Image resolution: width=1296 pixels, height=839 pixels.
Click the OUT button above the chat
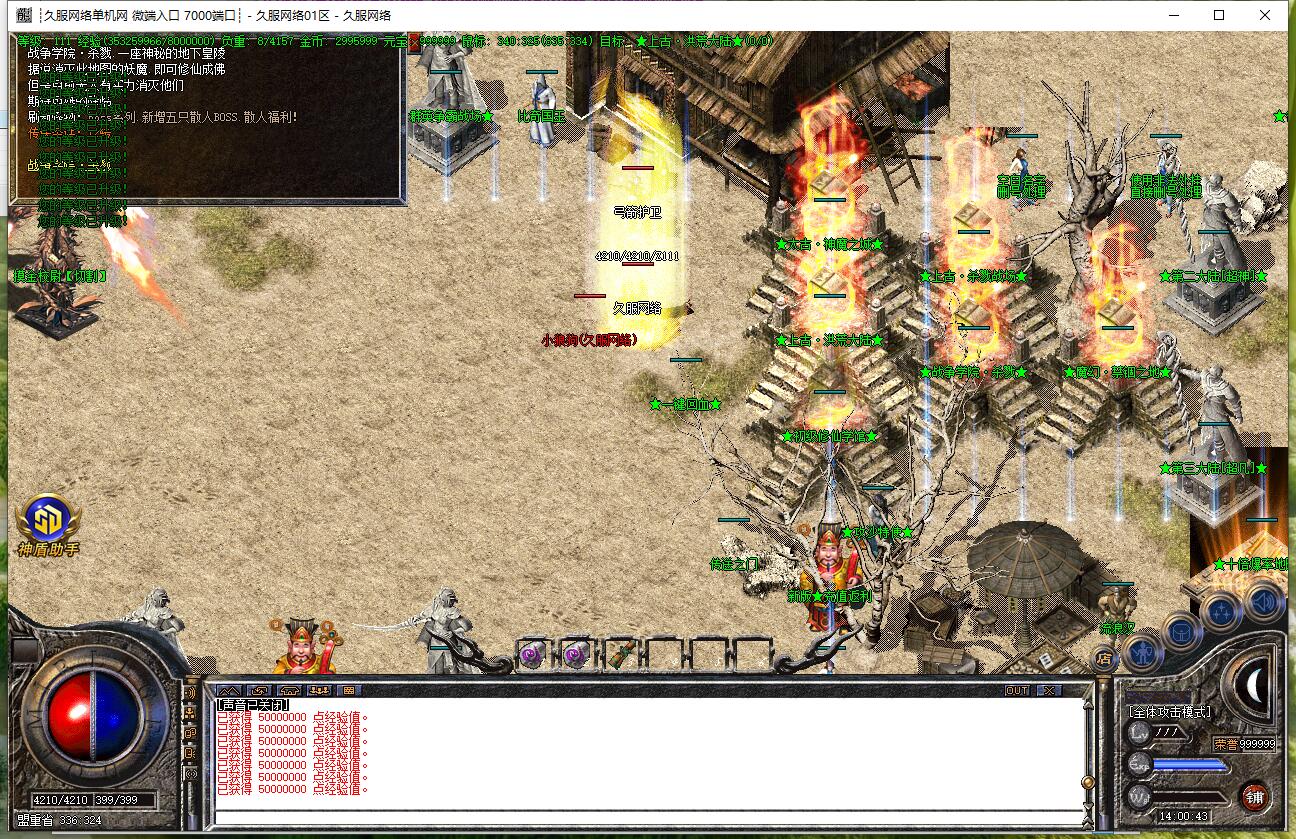click(1017, 690)
